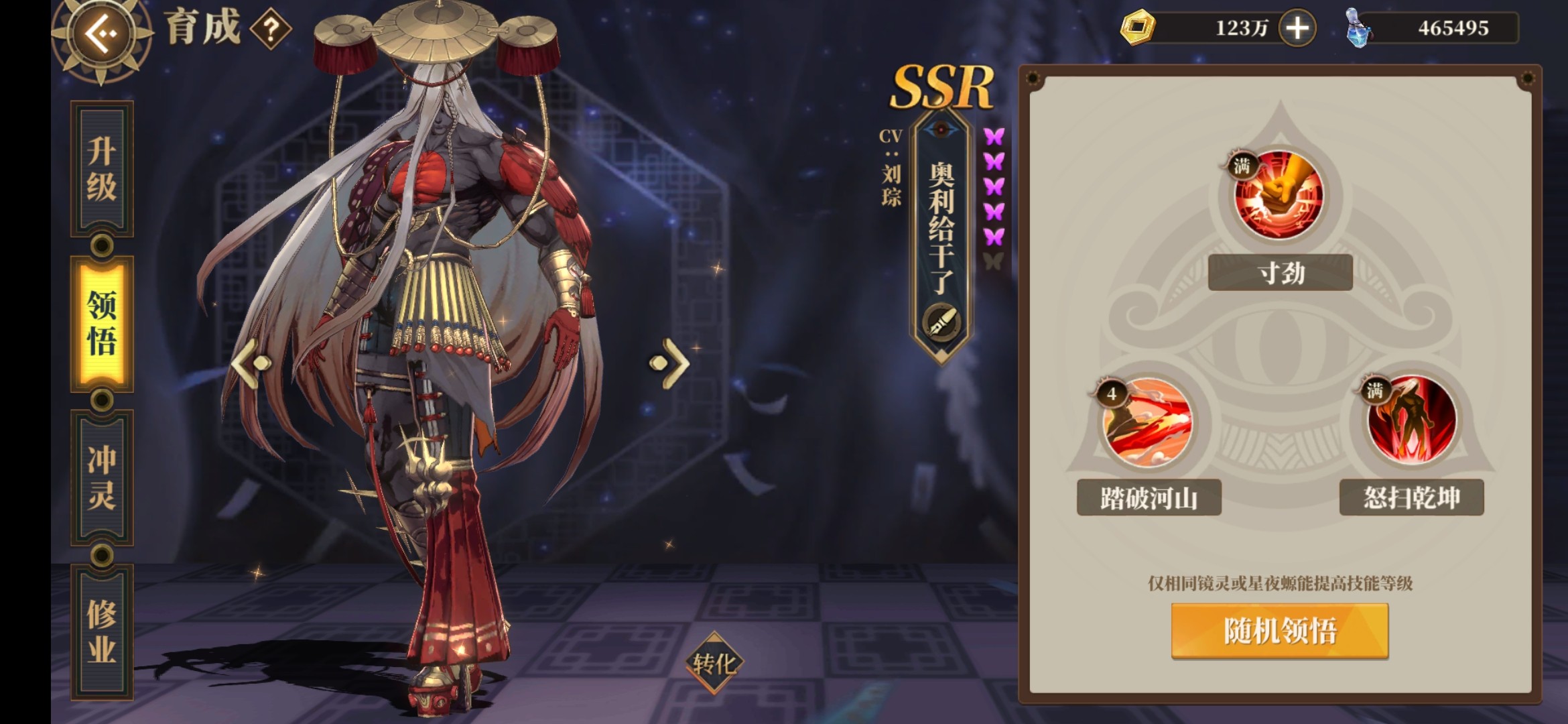The height and width of the screenshot is (724, 1568).
Task: Select the 怒扫乾坤 skill icon
Action: click(1411, 420)
